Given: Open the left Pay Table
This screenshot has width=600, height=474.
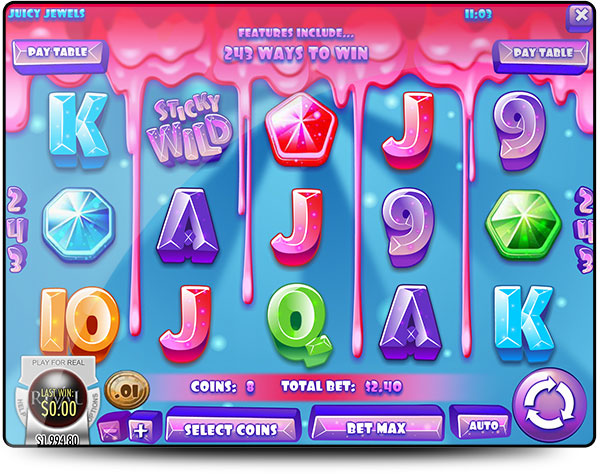Looking at the screenshot, I should 56,52.
